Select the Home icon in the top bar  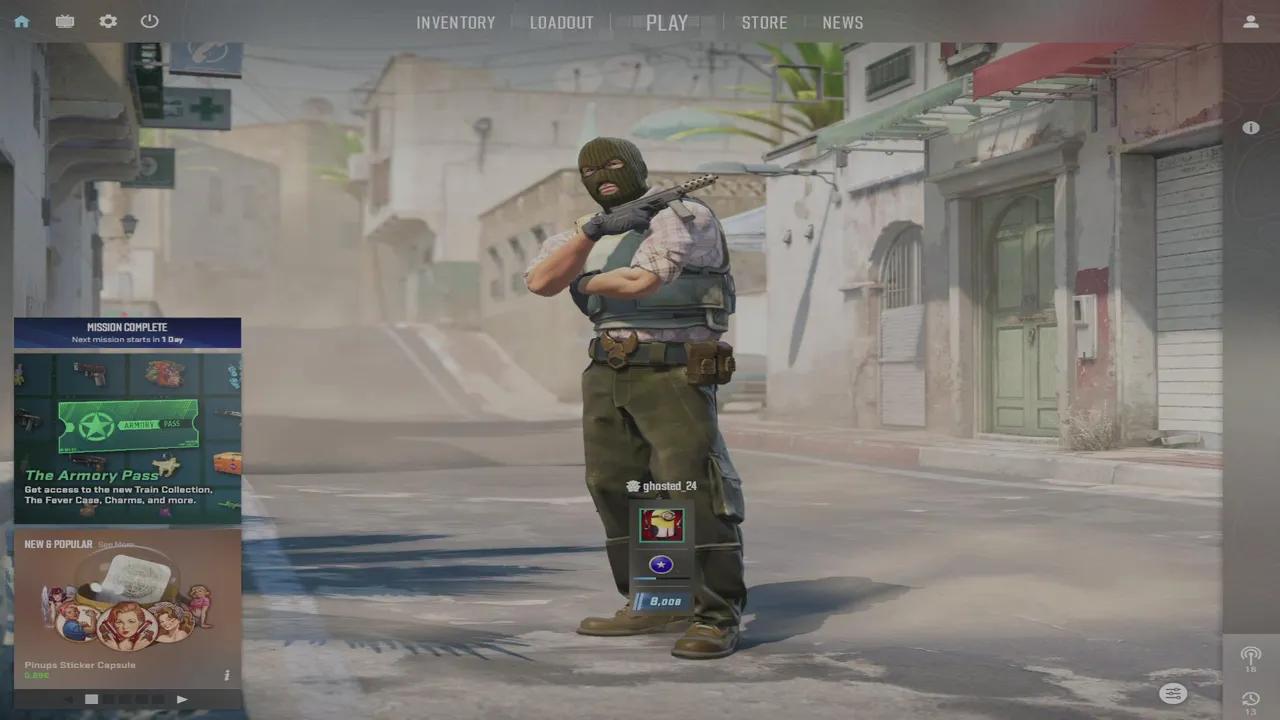point(21,21)
